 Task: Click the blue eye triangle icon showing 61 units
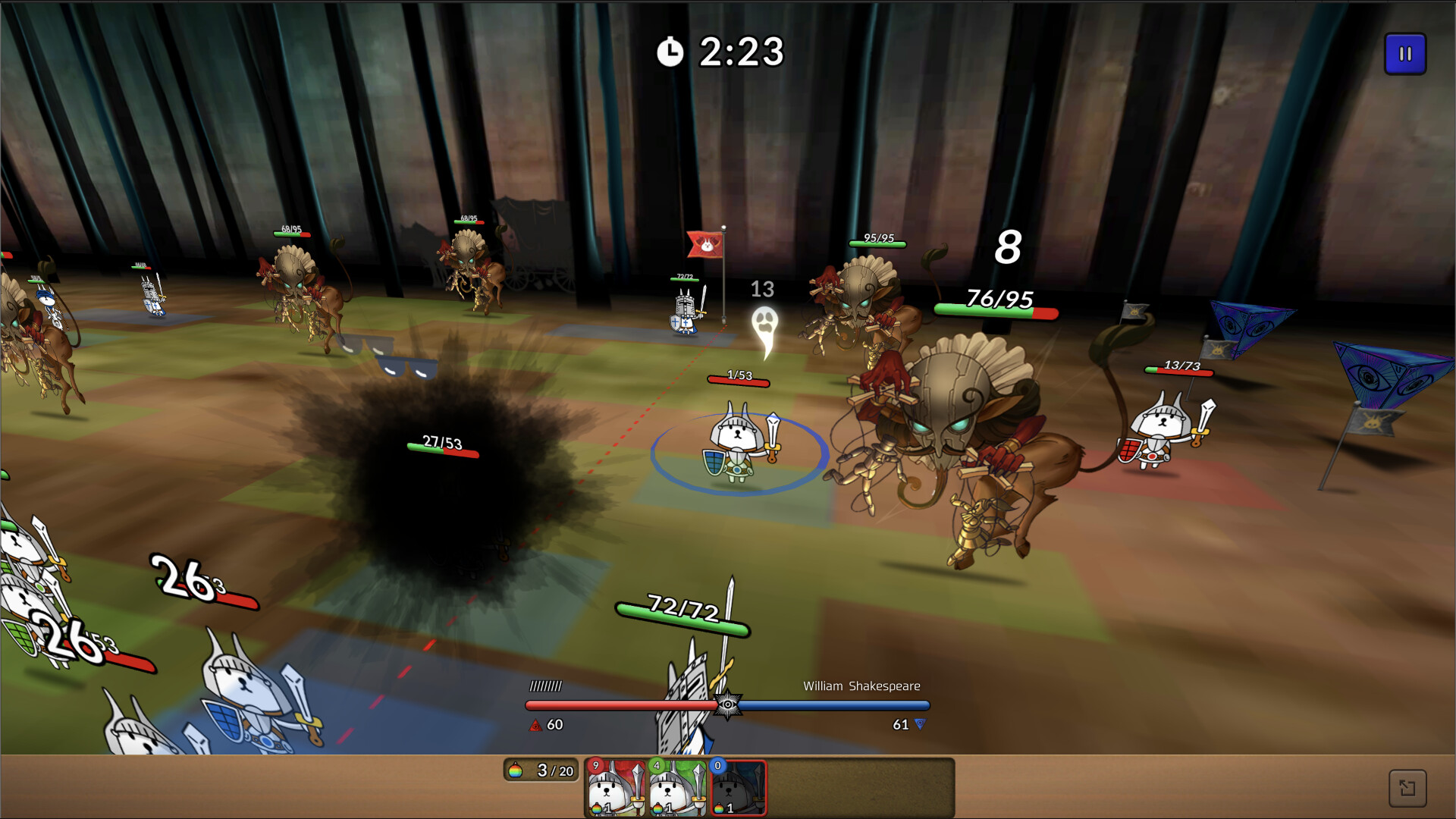(x=920, y=725)
